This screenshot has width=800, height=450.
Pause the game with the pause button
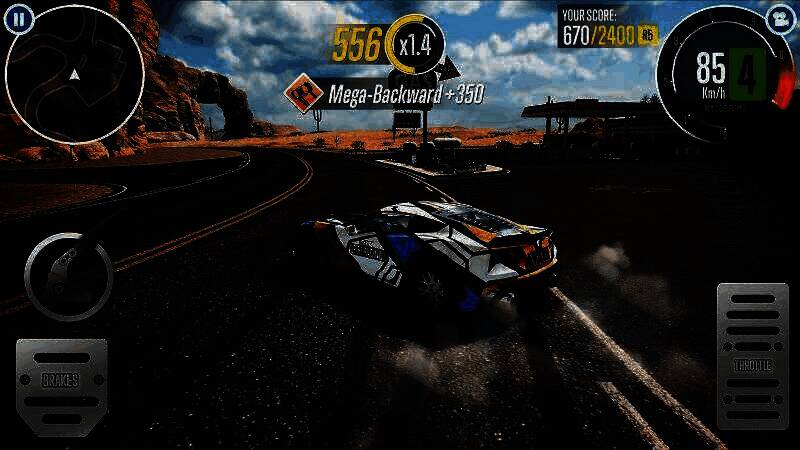click(x=22, y=17)
